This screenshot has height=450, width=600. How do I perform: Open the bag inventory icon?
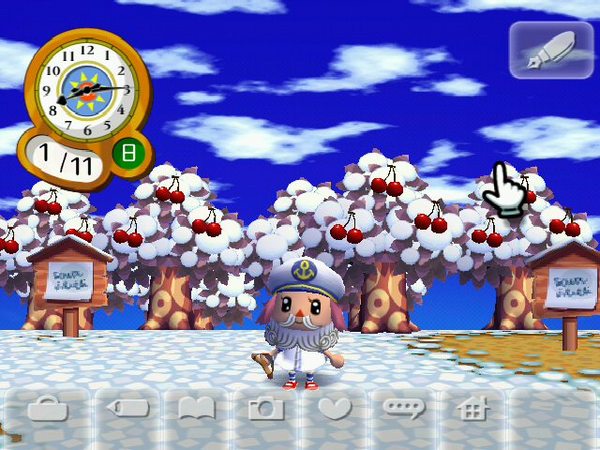click(x=48, y=409)
